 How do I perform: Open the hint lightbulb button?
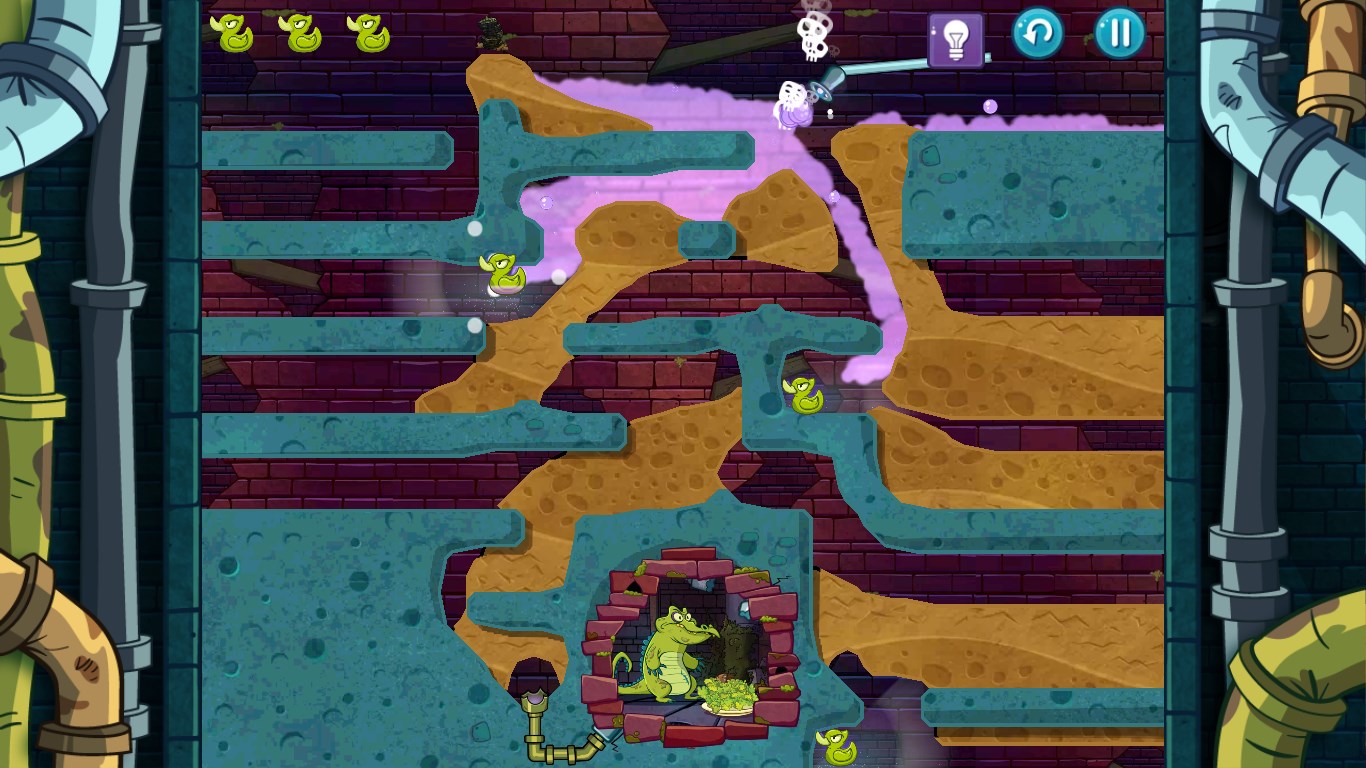956,34
